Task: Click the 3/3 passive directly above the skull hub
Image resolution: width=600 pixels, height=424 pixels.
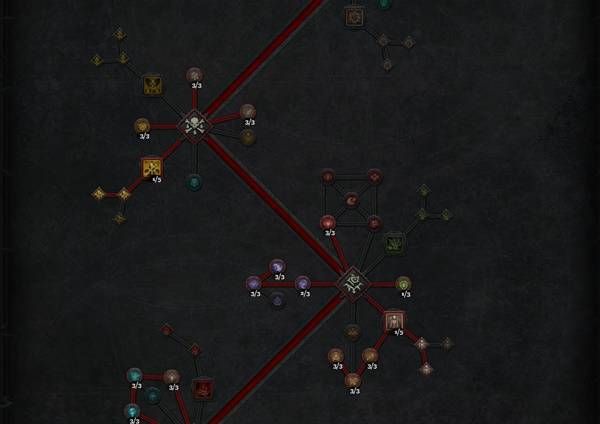Action: 195,75
